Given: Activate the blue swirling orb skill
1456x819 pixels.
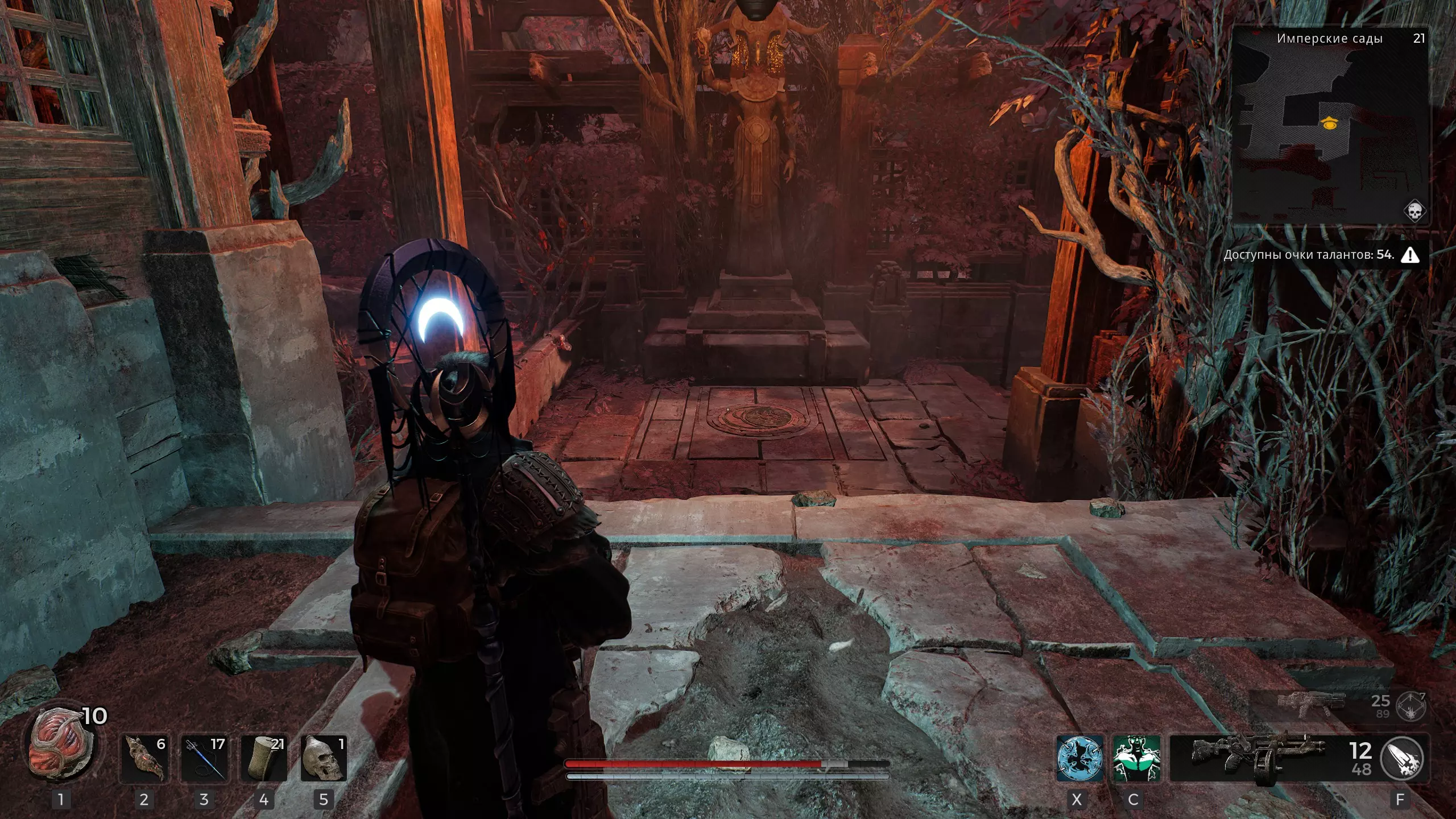Looking at the screenshot, I should [x=1079, y=758].
